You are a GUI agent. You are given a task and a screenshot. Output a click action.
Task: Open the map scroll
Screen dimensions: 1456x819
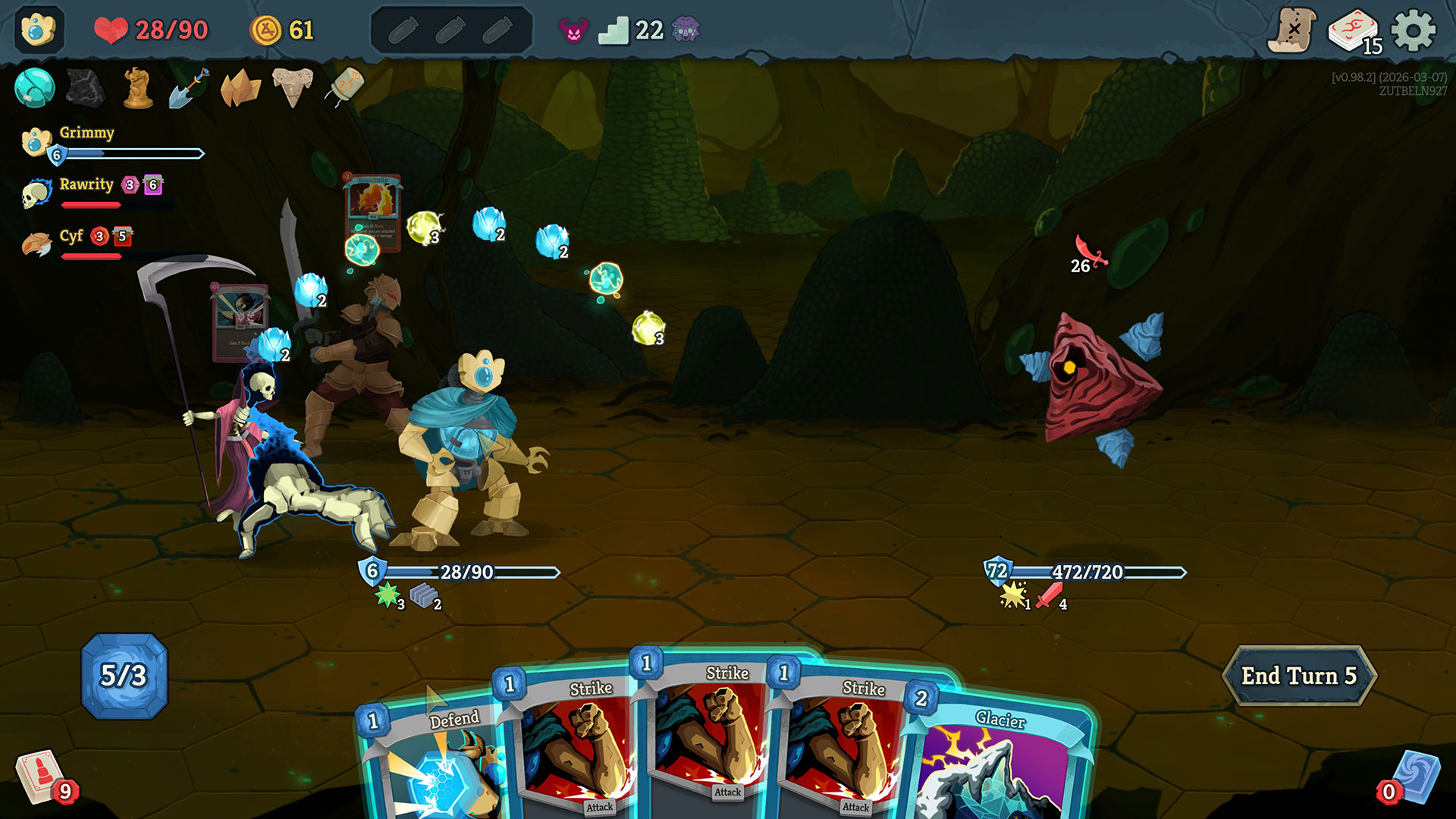(1291, 30)
